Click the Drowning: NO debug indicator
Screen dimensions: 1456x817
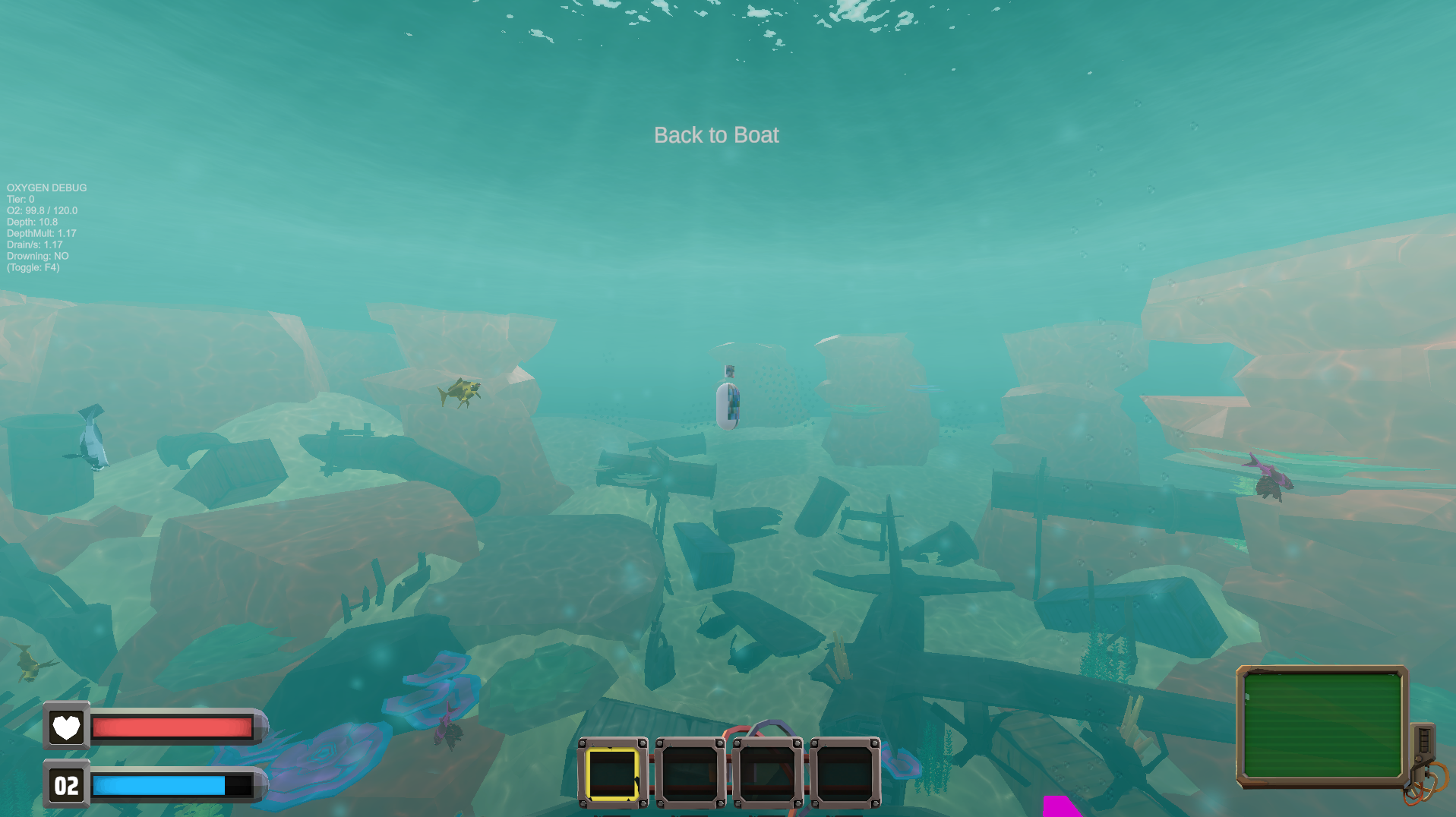pyautogui.click(x=37, y=256)
